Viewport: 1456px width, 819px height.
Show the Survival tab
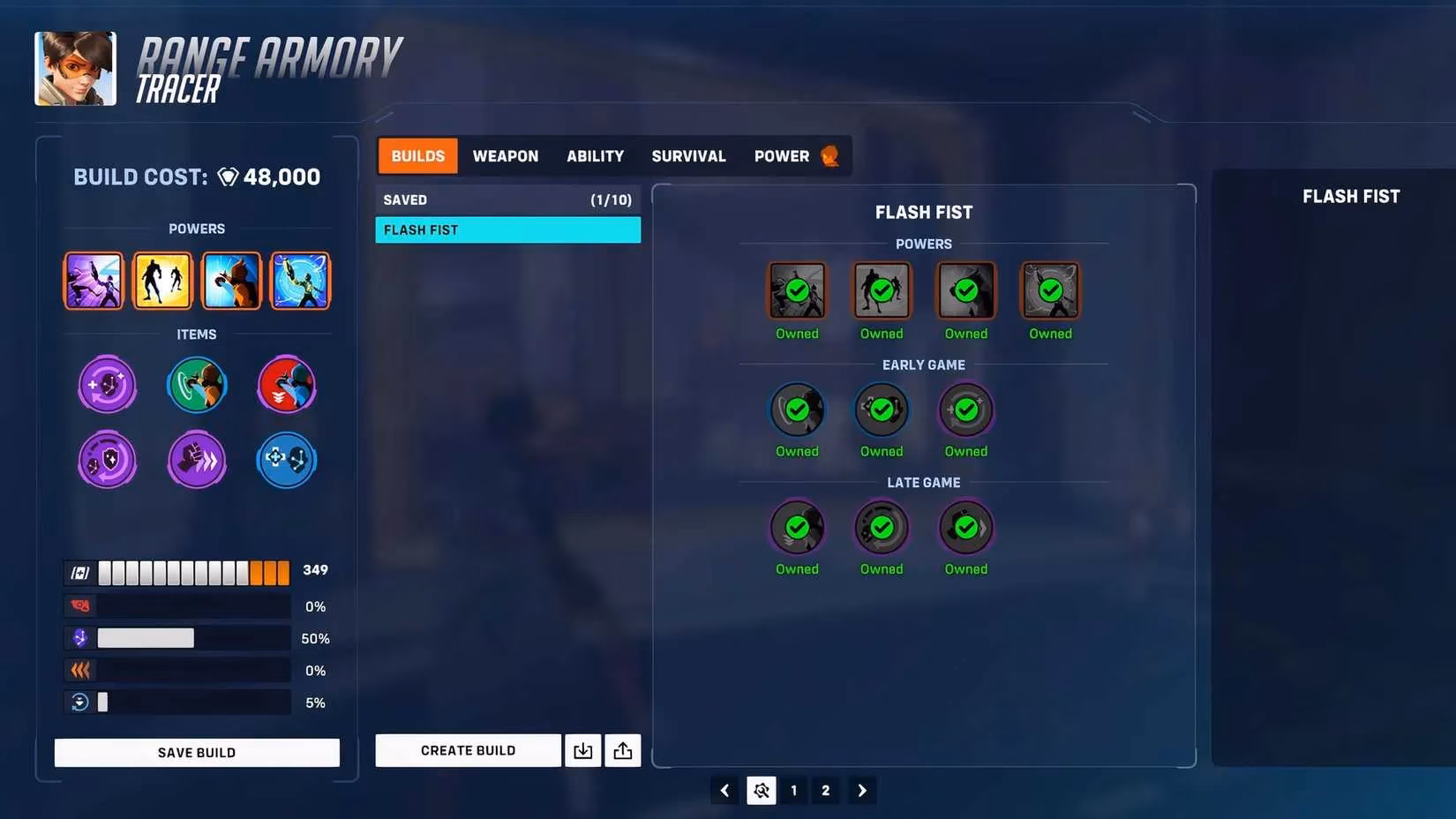[688, 156]
